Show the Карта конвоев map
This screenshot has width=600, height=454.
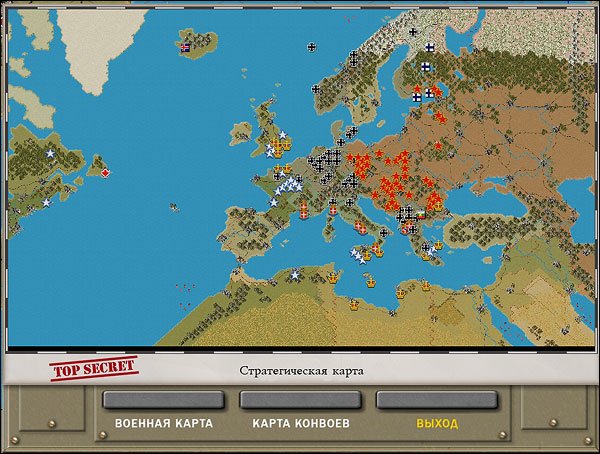[300, 401]
